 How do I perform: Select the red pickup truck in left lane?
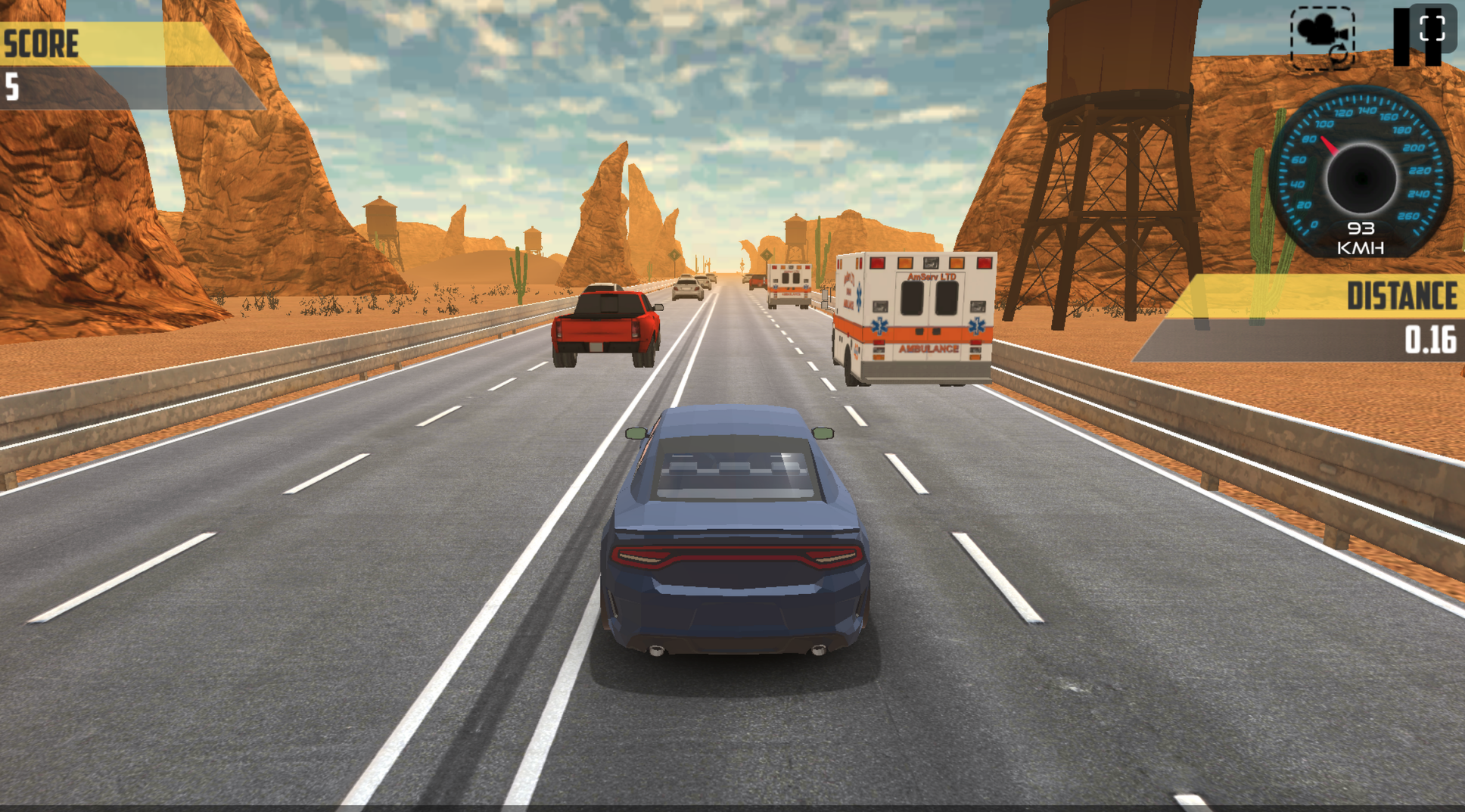click(603, 323)
